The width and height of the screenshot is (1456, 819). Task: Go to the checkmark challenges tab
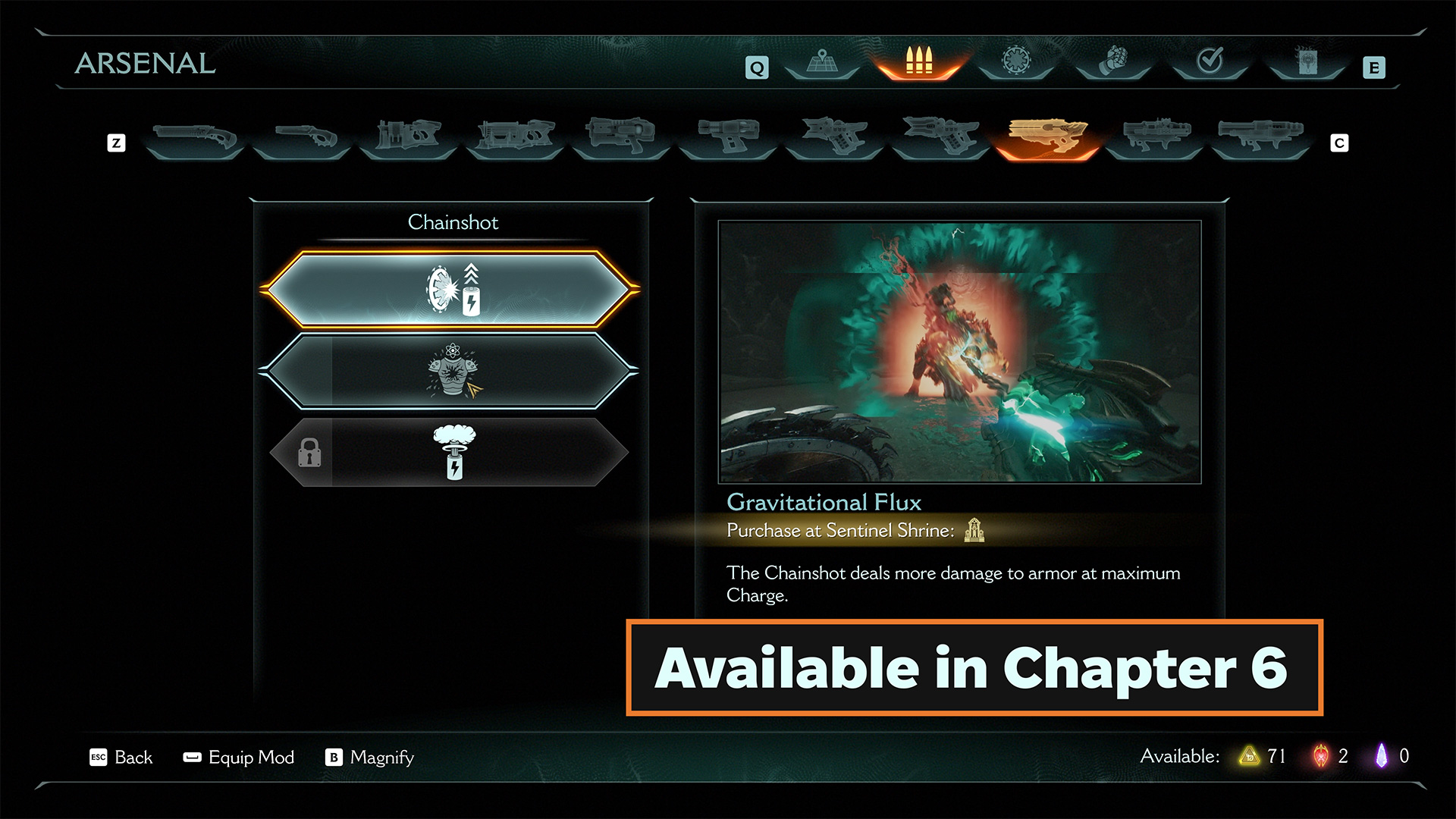(x=1210, y=61)
